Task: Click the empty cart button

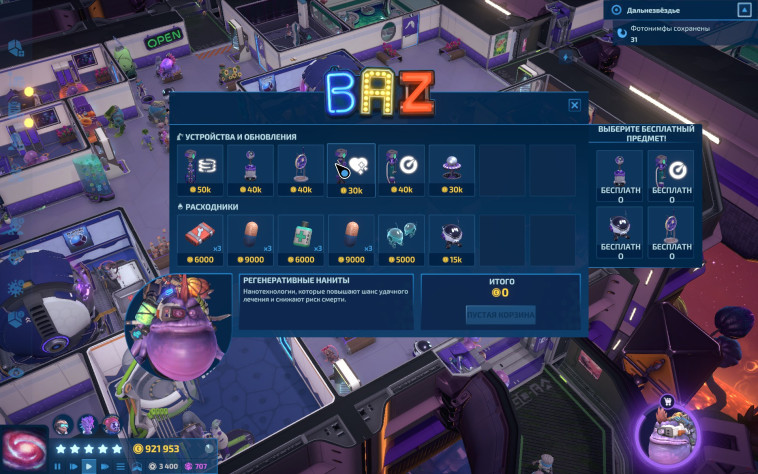Action: pos(500,315)
